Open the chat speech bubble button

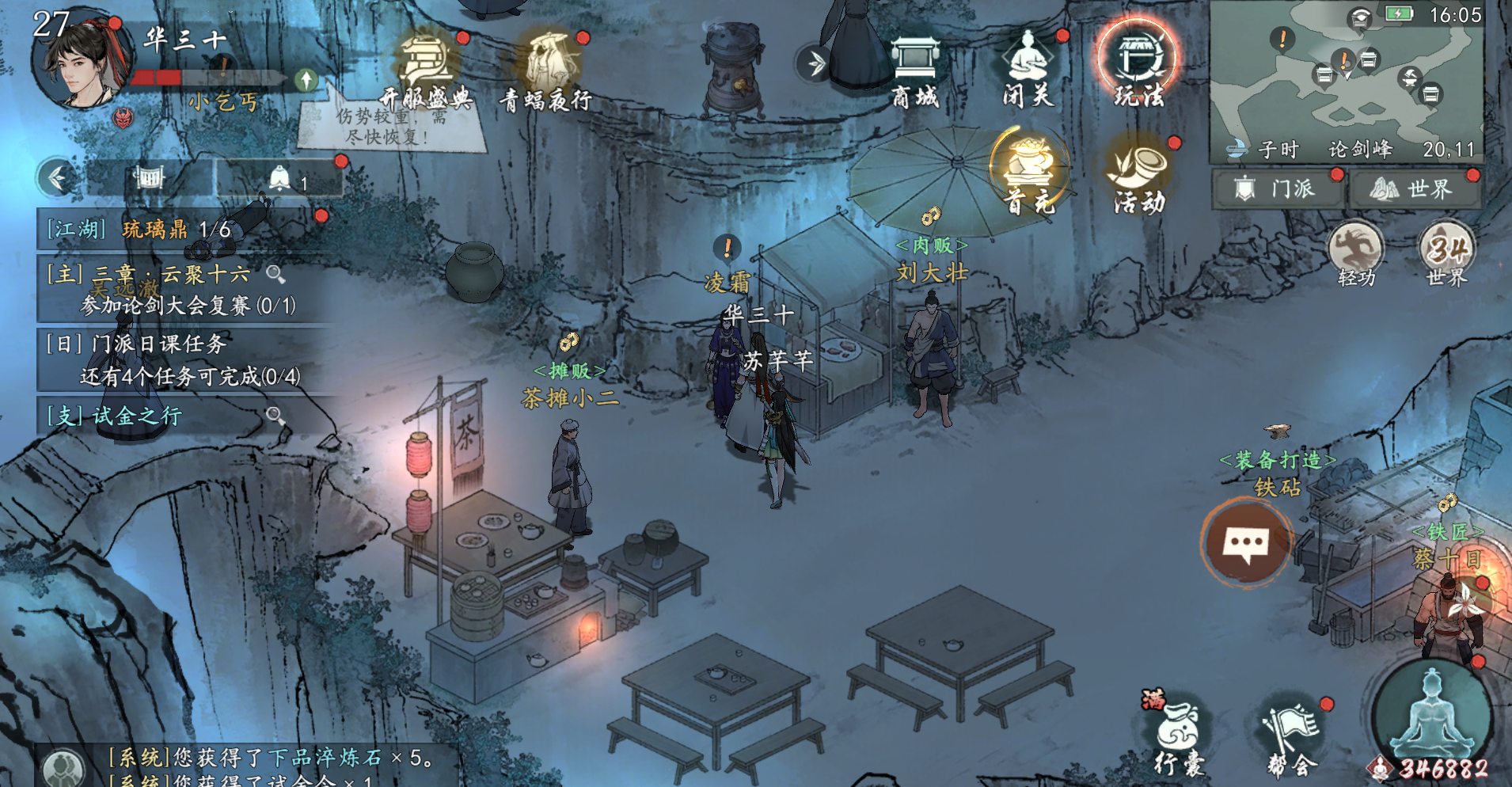(1247, 543)
